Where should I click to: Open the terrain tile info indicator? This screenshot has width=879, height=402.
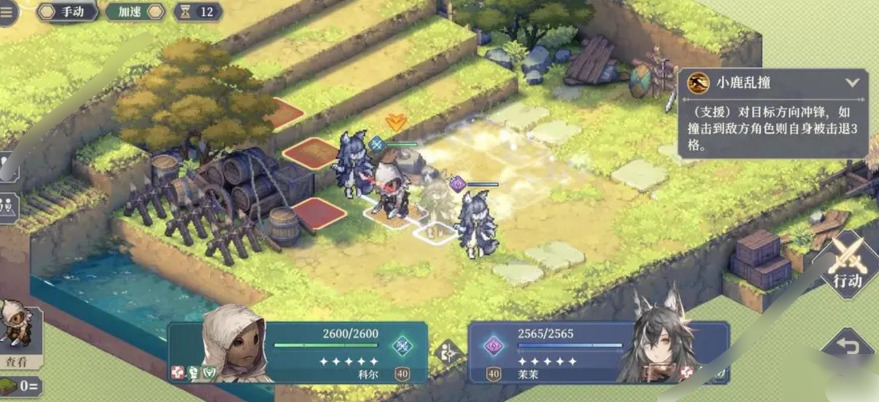[20, 386]
